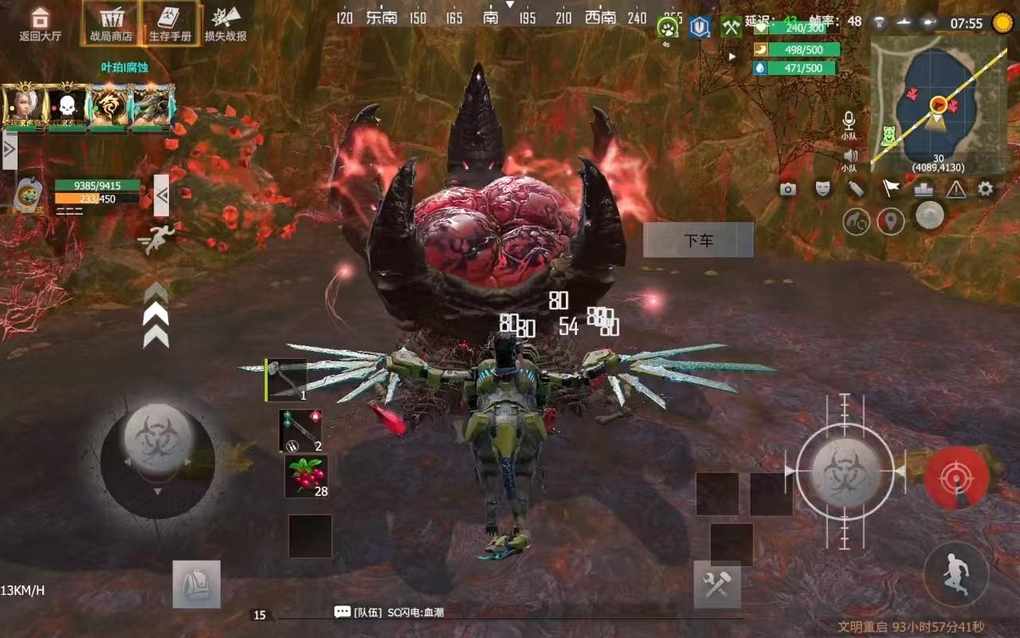Tap the red crosshair aim button

coord(957,477)
